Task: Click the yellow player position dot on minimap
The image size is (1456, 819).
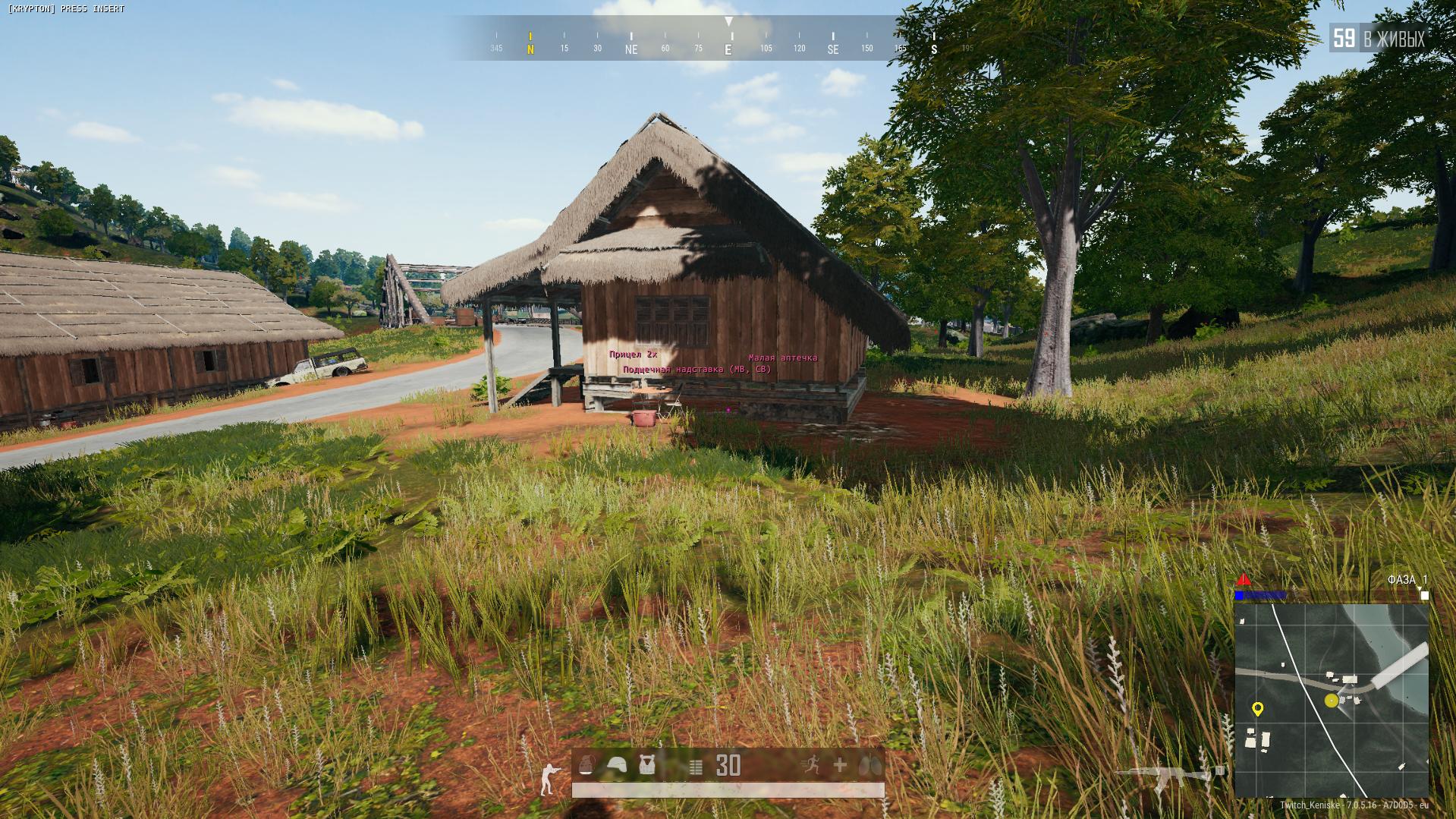Action: pyautogui.click(x=1331, y=701)
